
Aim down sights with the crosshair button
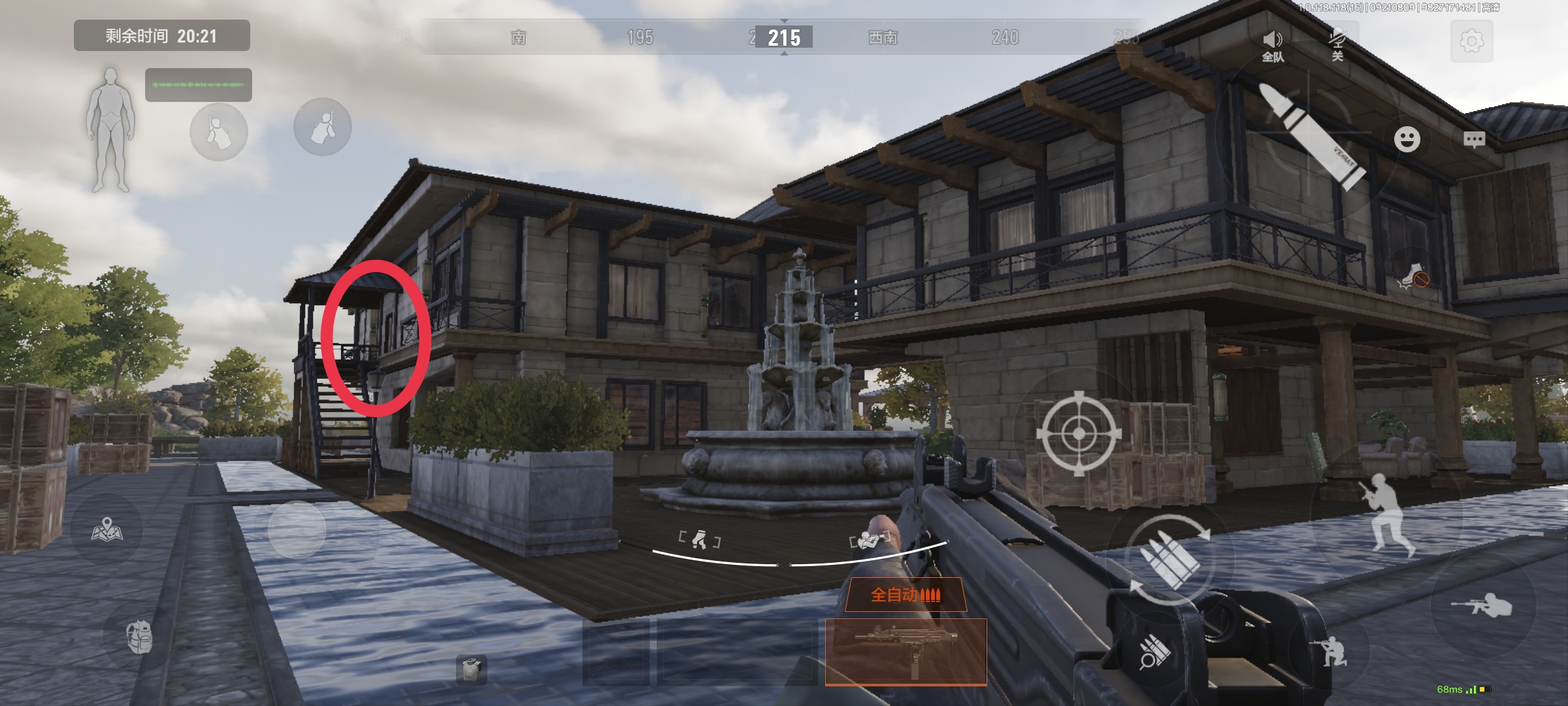pos(1079,433)
